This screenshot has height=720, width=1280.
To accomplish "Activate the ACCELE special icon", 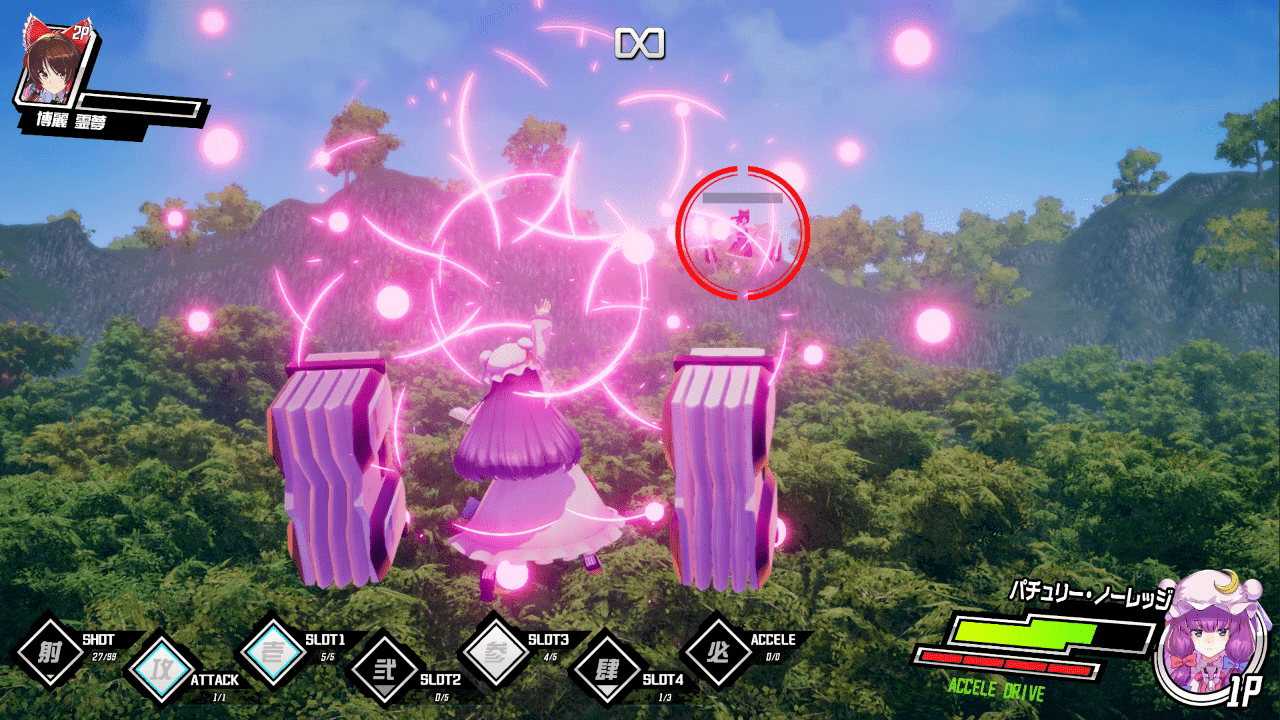I will (x=718, y=652).
